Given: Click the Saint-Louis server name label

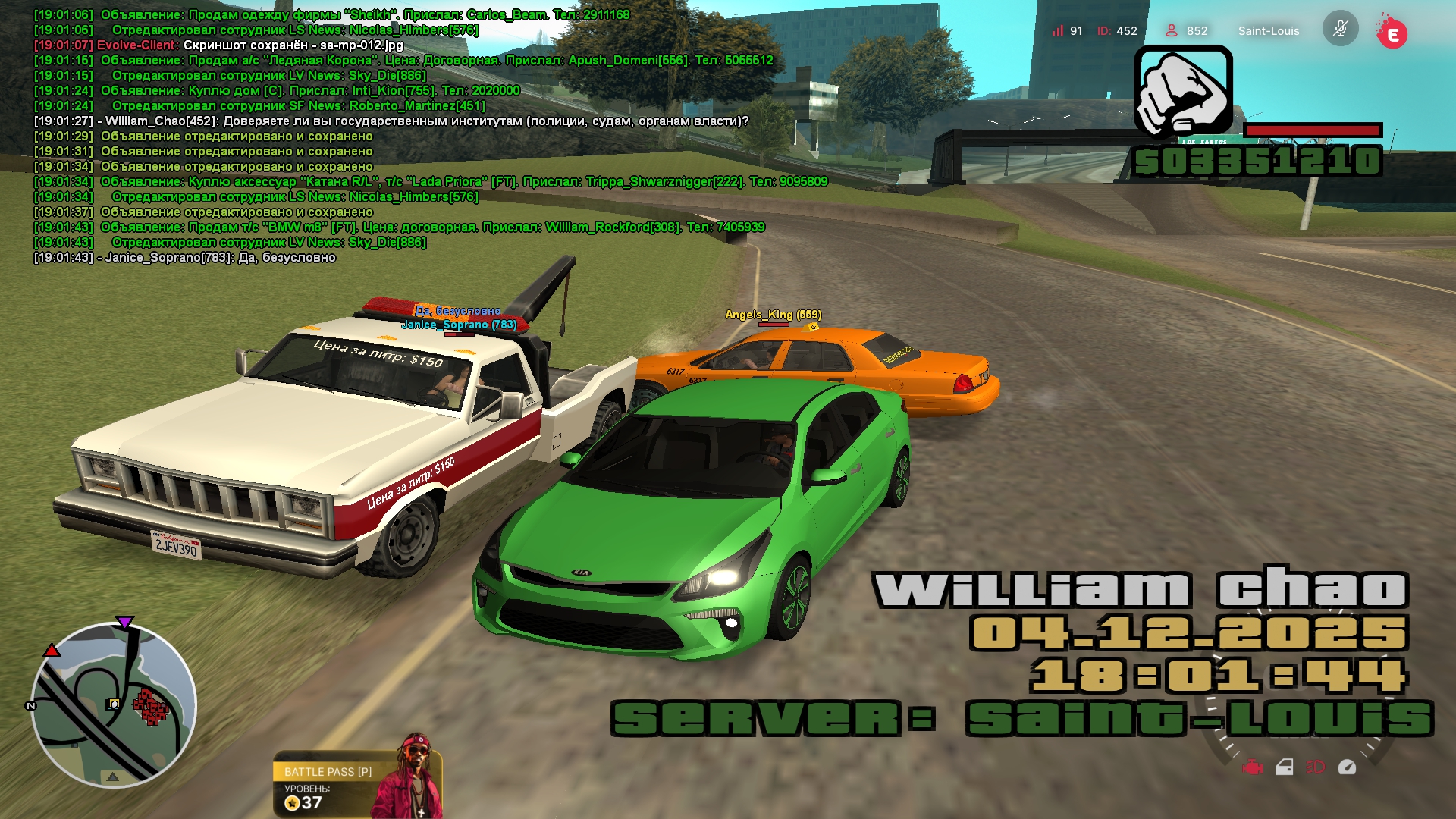Looking at the screenshot, I should pos(1268,31).
